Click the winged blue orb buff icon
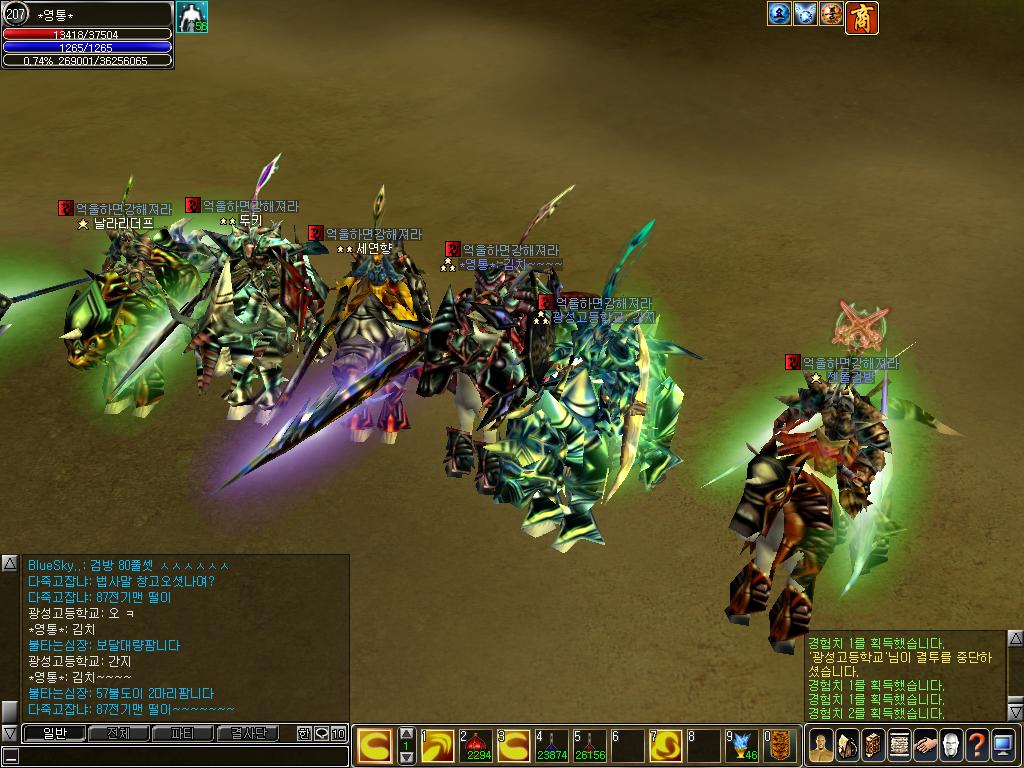Viewport: 1024px width, 768px height. [x=805, y=14]
